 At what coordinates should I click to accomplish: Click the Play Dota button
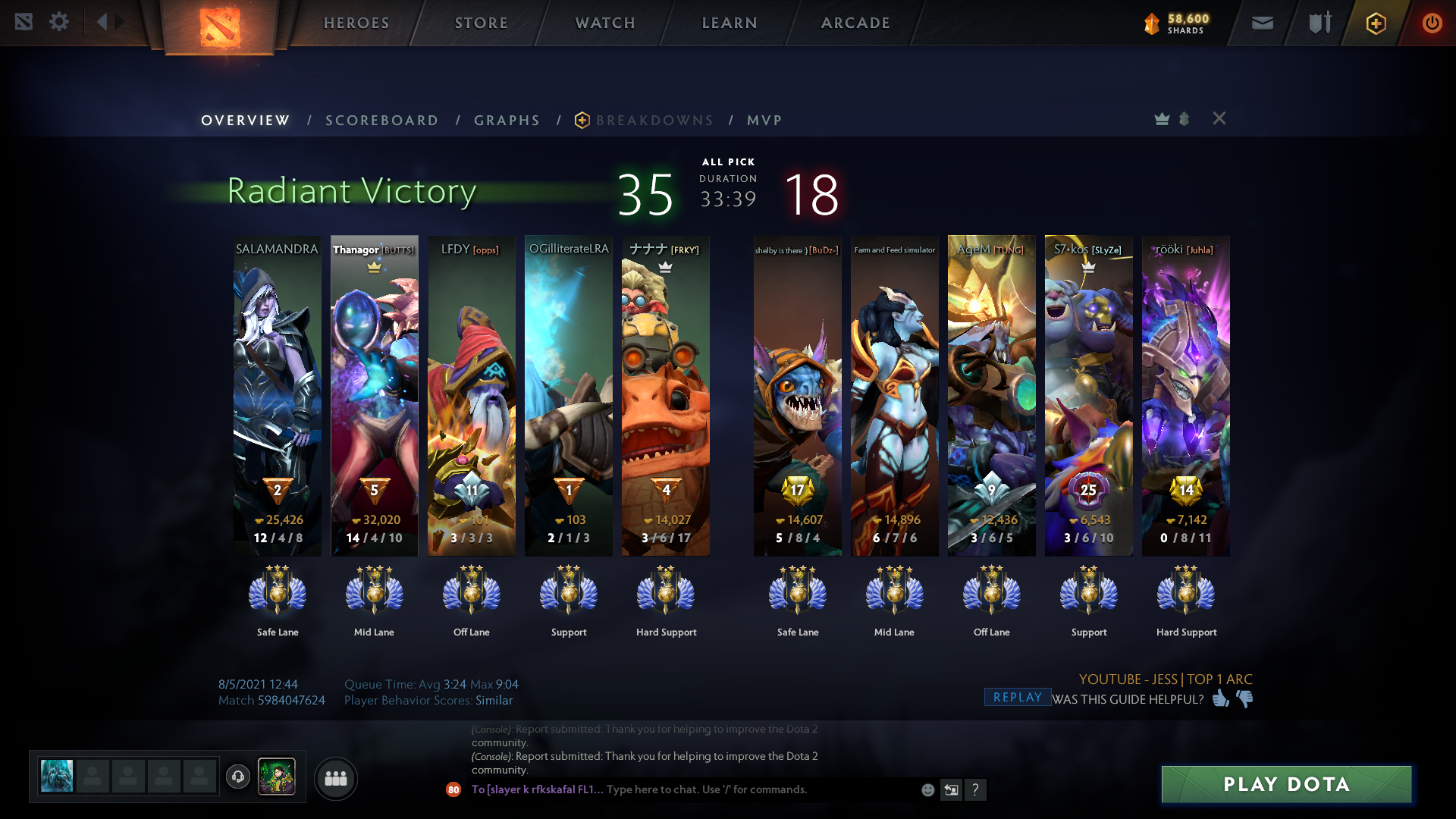[x=1286, y=784]
